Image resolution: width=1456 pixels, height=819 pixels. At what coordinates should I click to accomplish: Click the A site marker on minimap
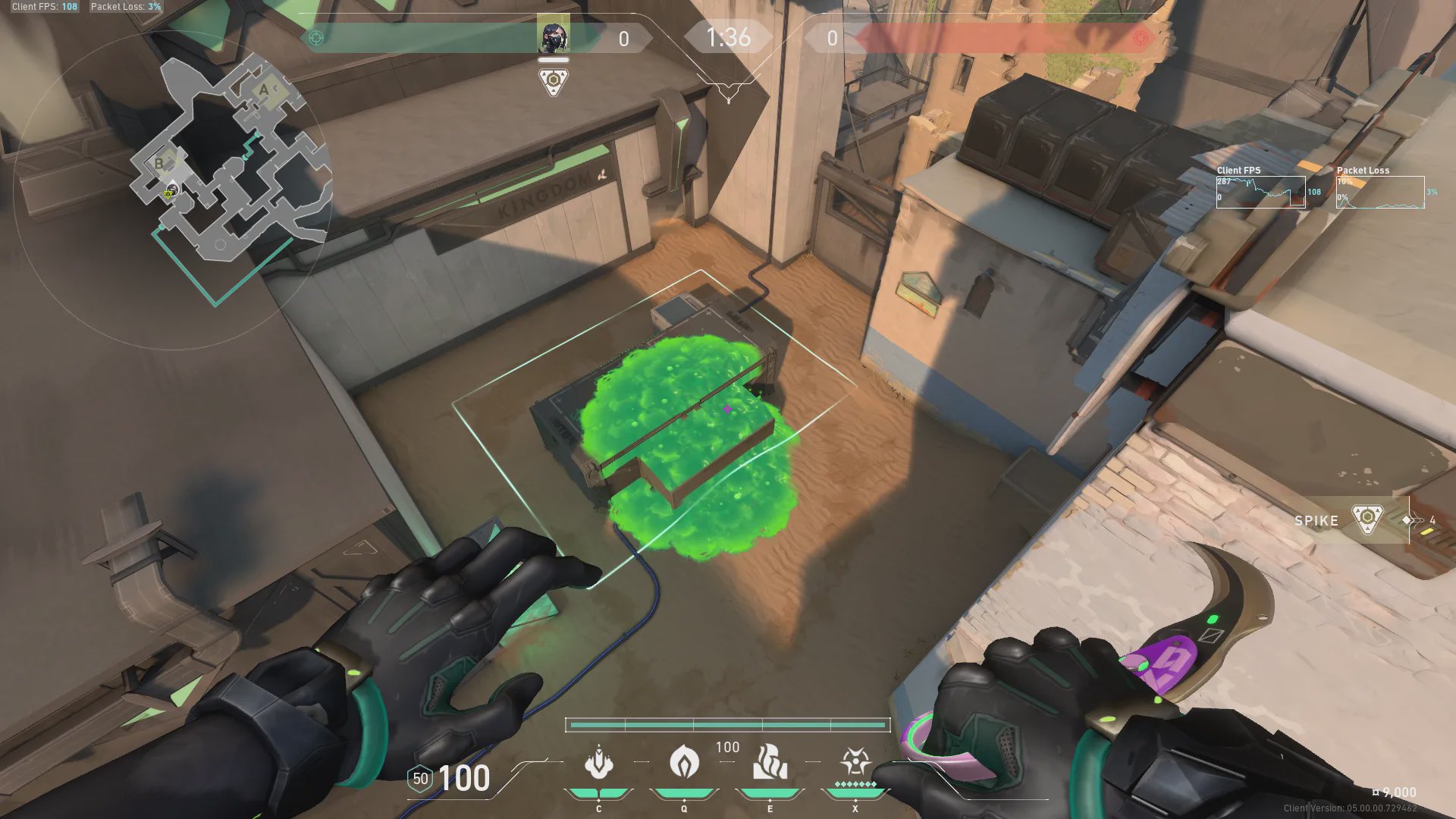tap(264, 91)
